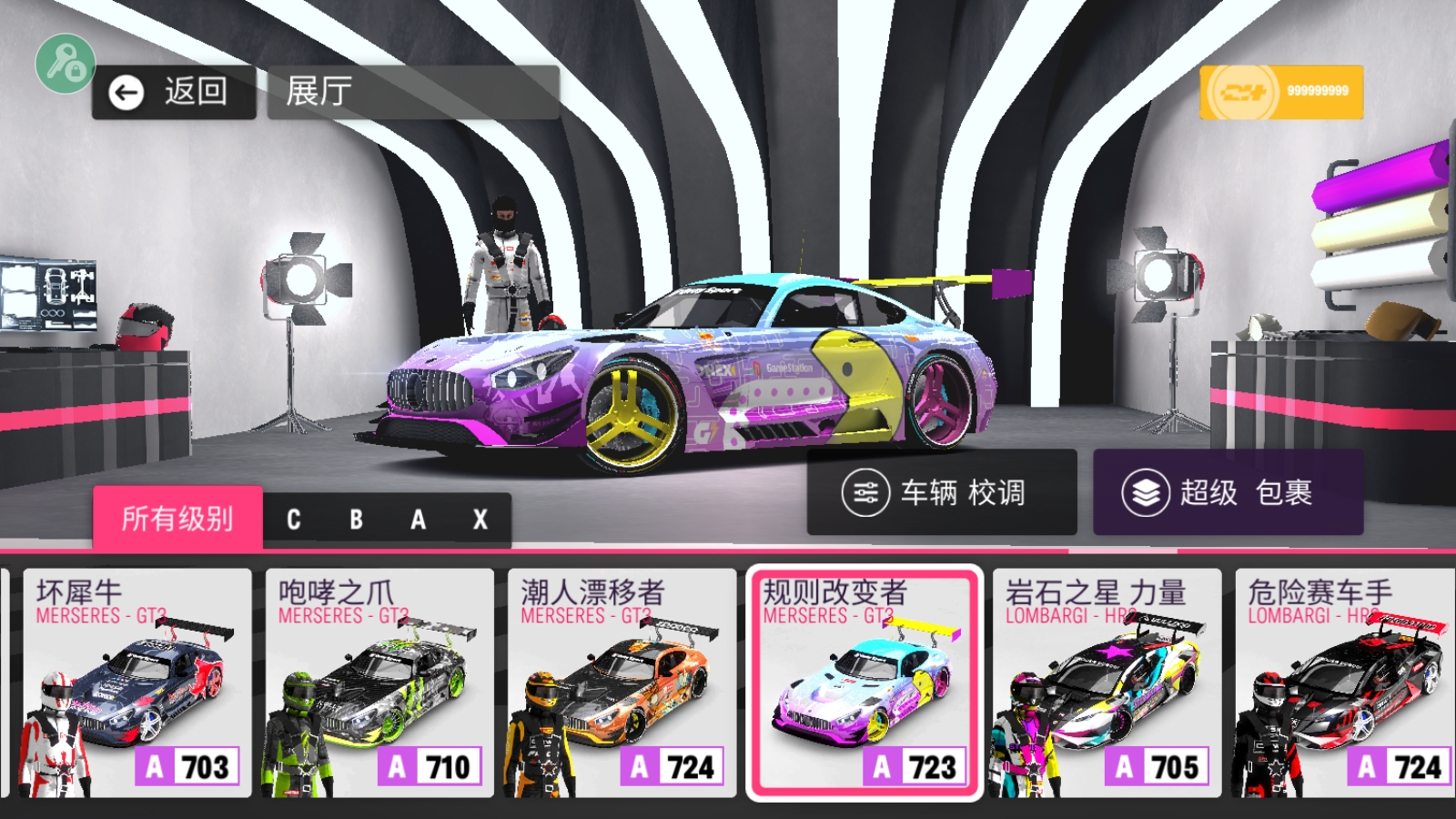
Task: Open the 超级 包裹 super pack
Action: click(x=1227, y=492)
